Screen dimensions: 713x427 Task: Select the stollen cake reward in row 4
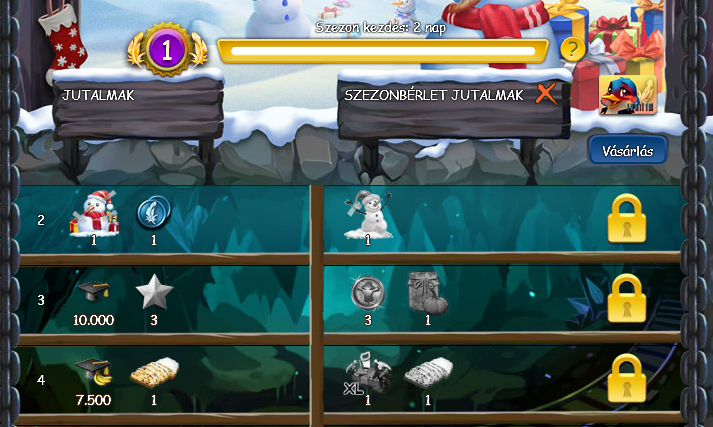(153, 373)
